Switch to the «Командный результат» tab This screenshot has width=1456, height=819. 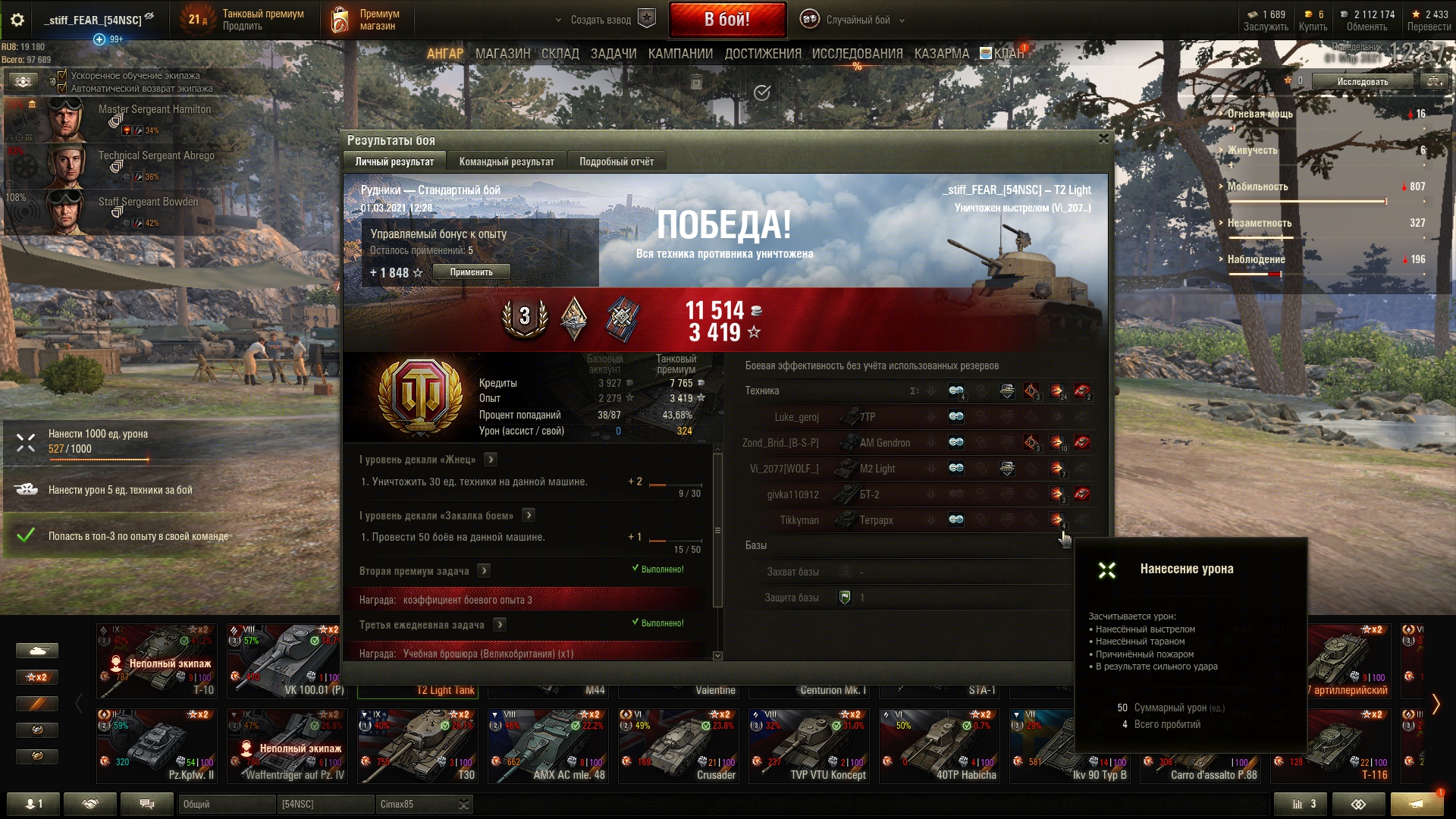click(x=506, y=162)
